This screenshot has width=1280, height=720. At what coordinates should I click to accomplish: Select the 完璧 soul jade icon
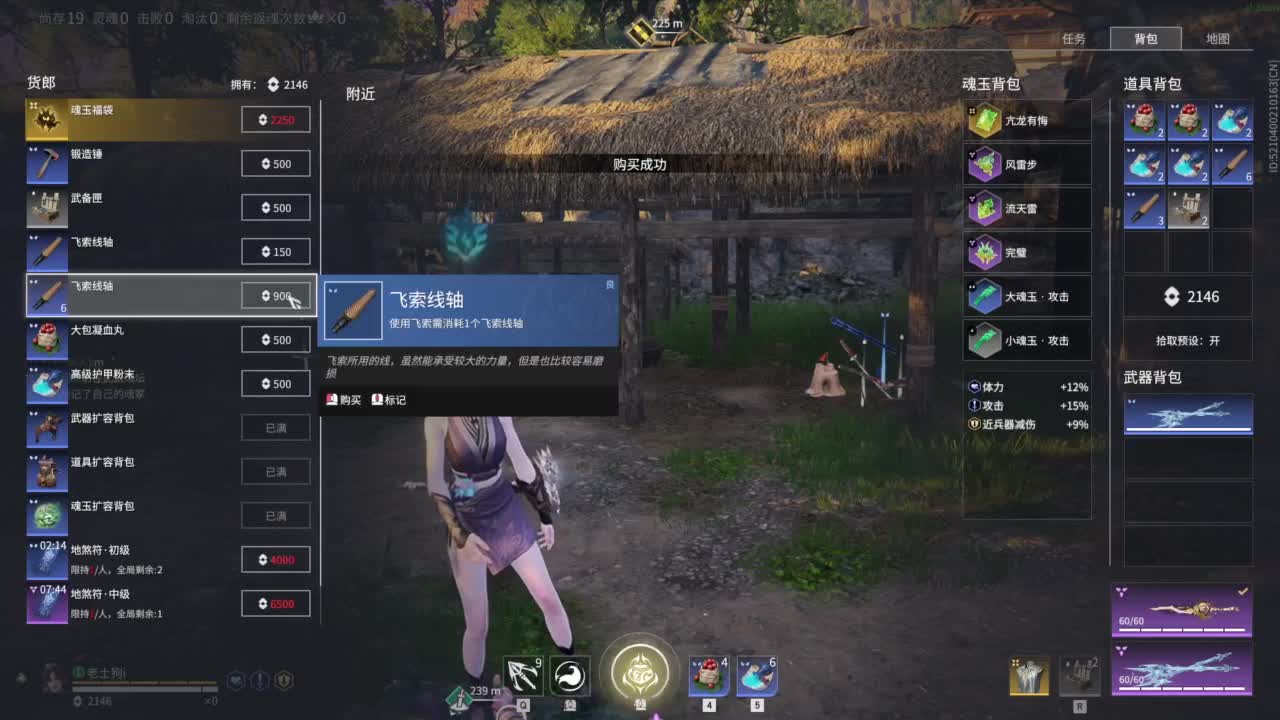coord(983,252)
